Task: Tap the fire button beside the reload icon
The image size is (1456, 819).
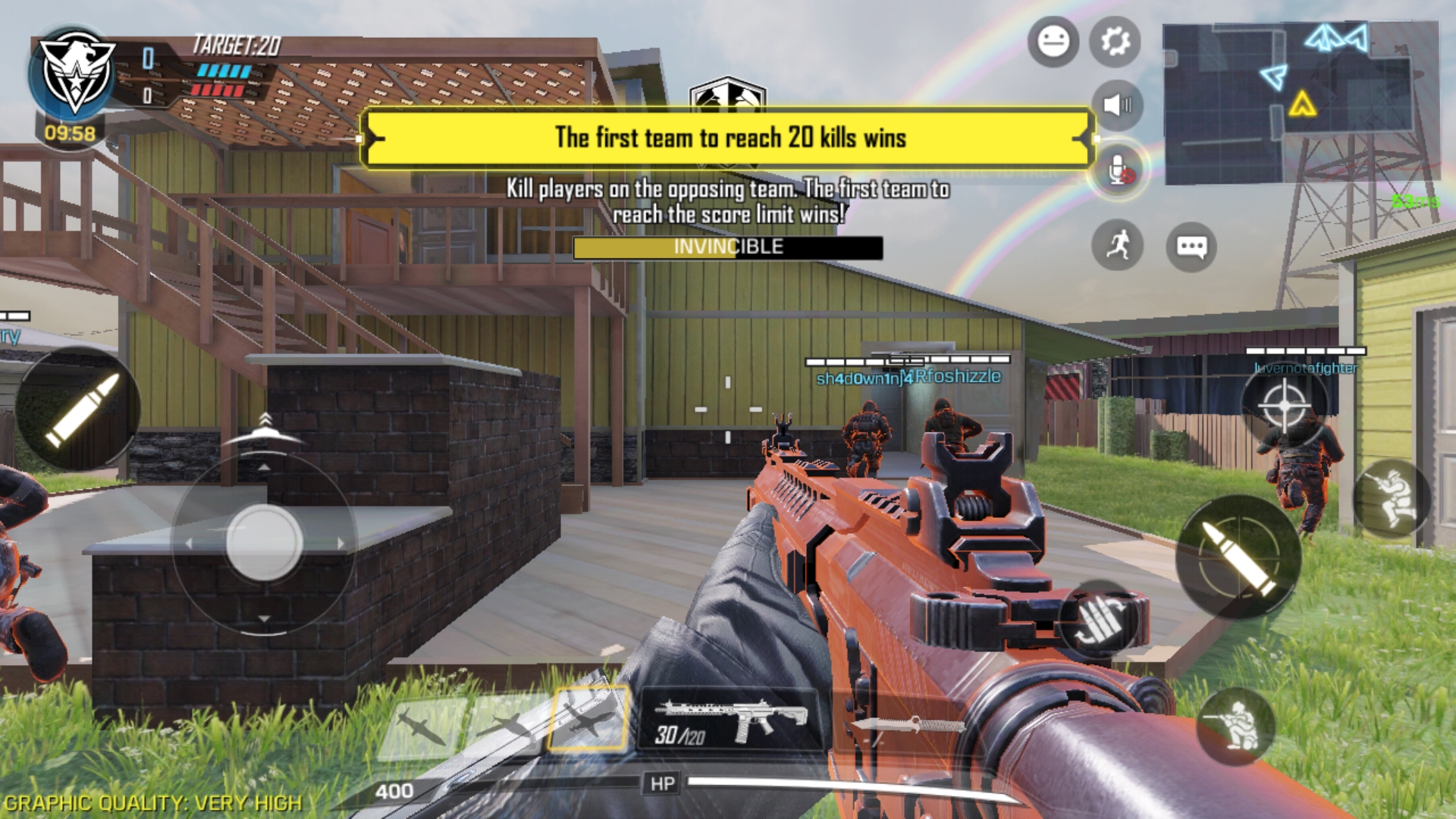Action: click(x=1238, y=557)
